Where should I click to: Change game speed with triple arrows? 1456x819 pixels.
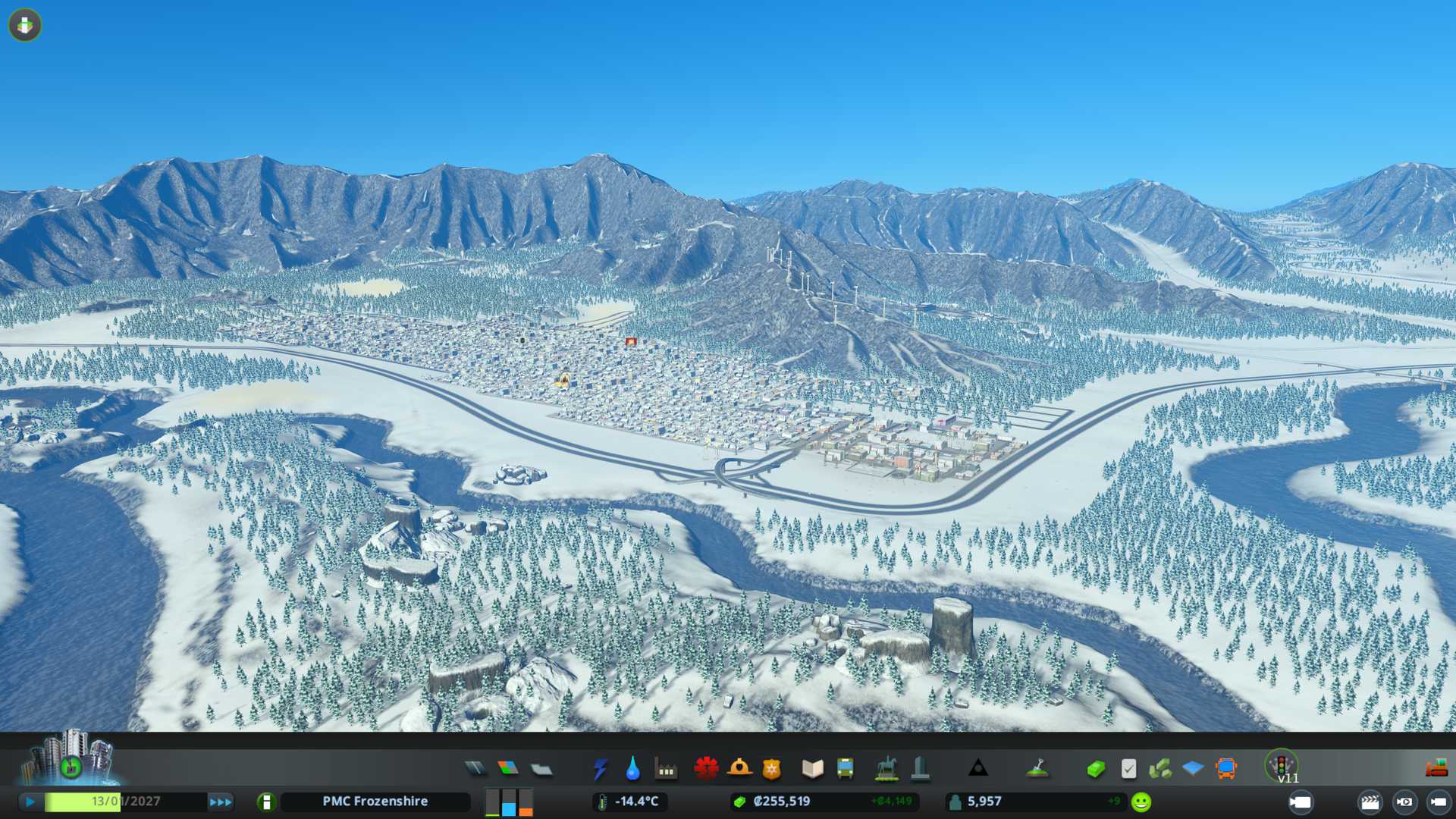click(221, 802)
